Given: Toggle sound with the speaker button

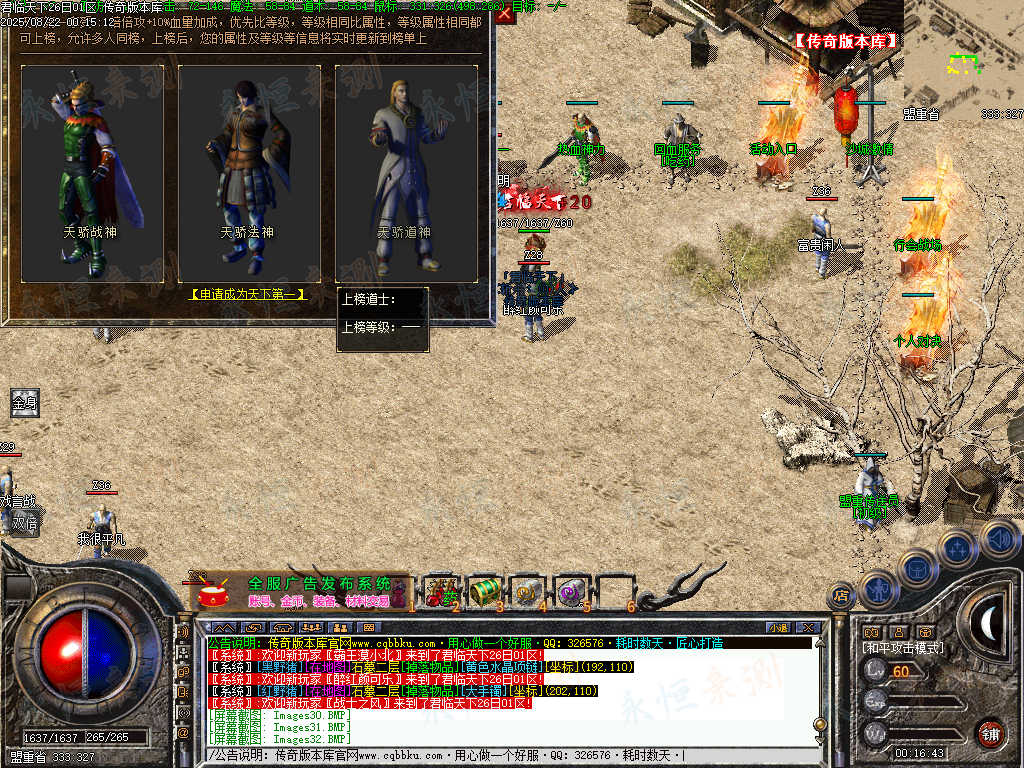Looking at the screenshot, I should click(x=999, y=539).
